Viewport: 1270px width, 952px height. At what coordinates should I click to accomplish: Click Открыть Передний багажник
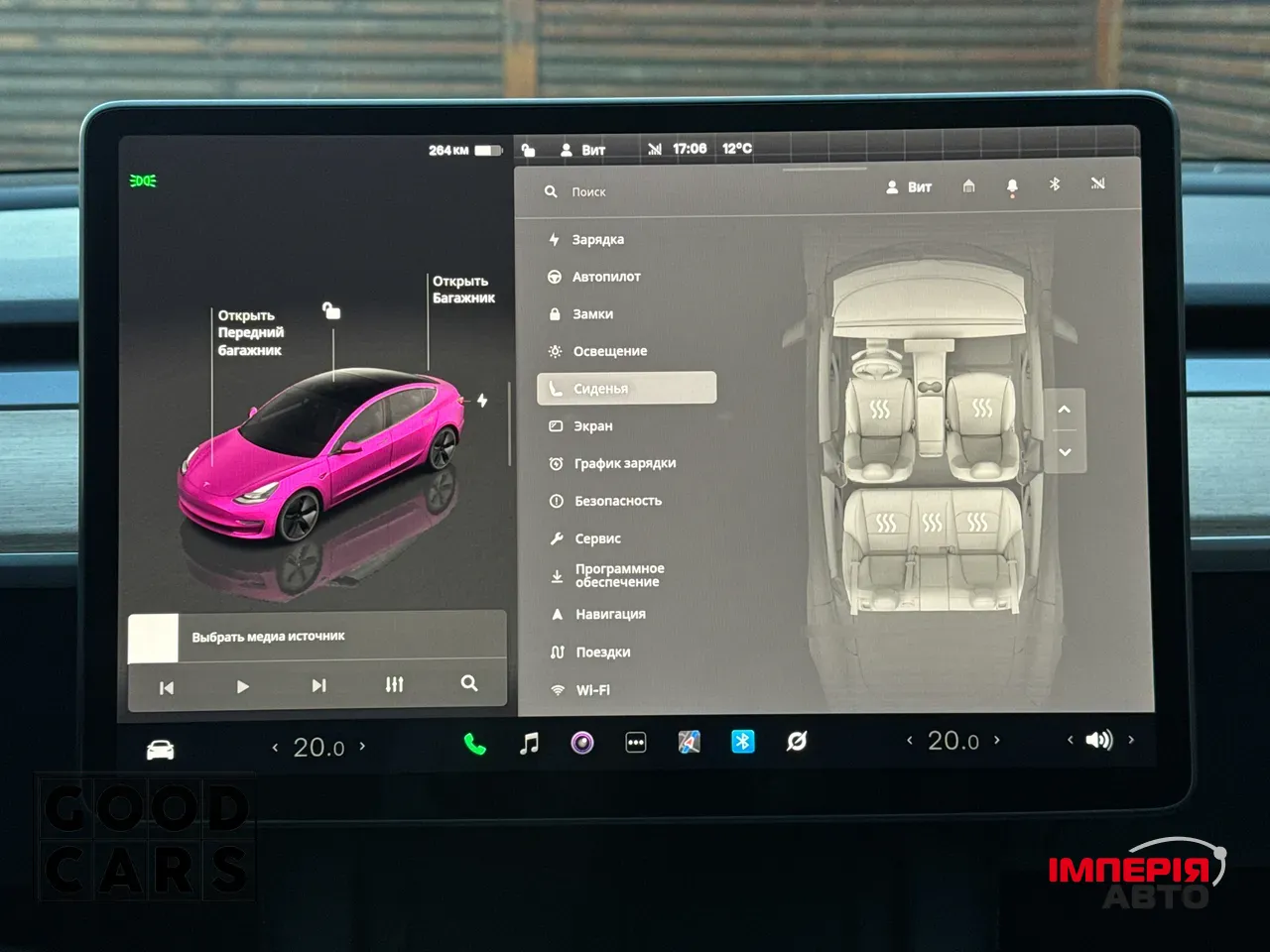click(x=250, y=332)
